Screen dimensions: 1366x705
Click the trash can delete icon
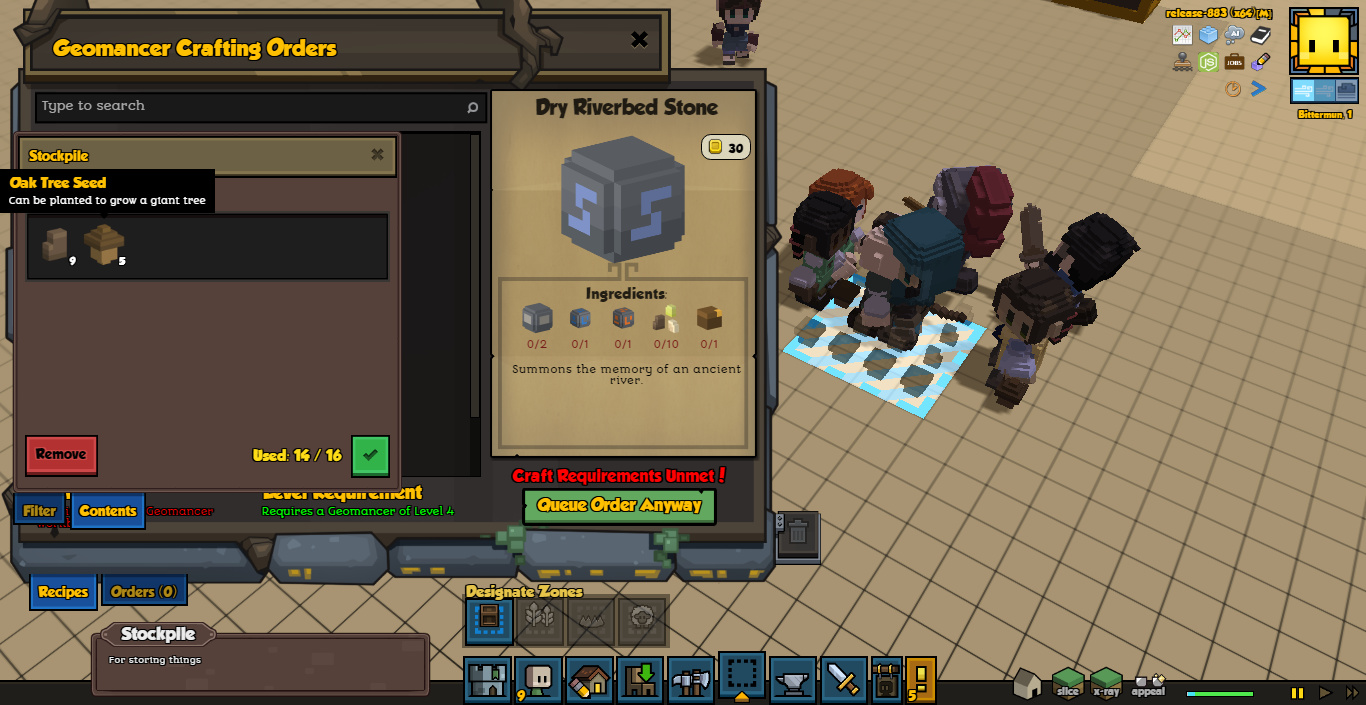pyautogui.click(x=797, y=532)
